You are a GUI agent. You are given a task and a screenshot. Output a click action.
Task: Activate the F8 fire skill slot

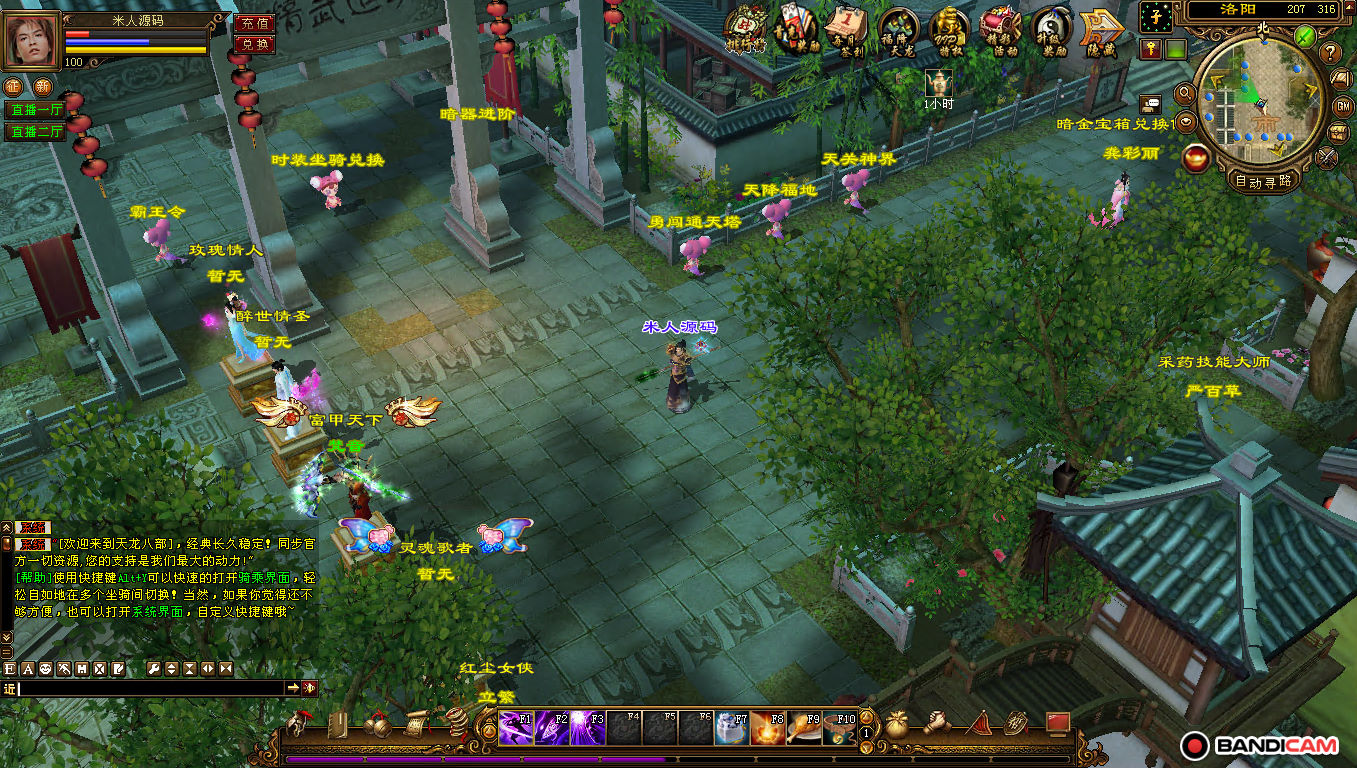(x=768, y=727)
